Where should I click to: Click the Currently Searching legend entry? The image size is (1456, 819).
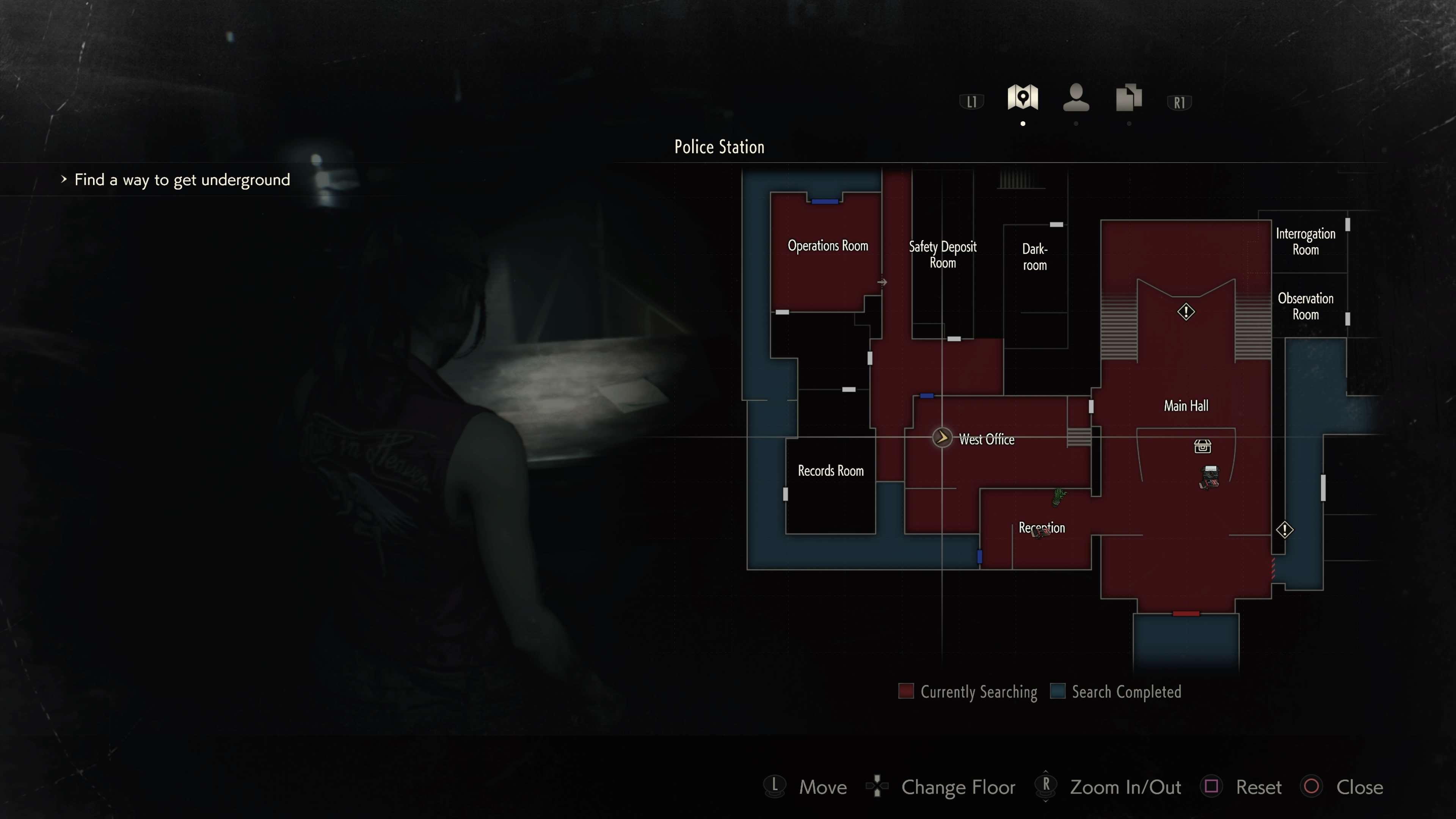pos(968,692)
